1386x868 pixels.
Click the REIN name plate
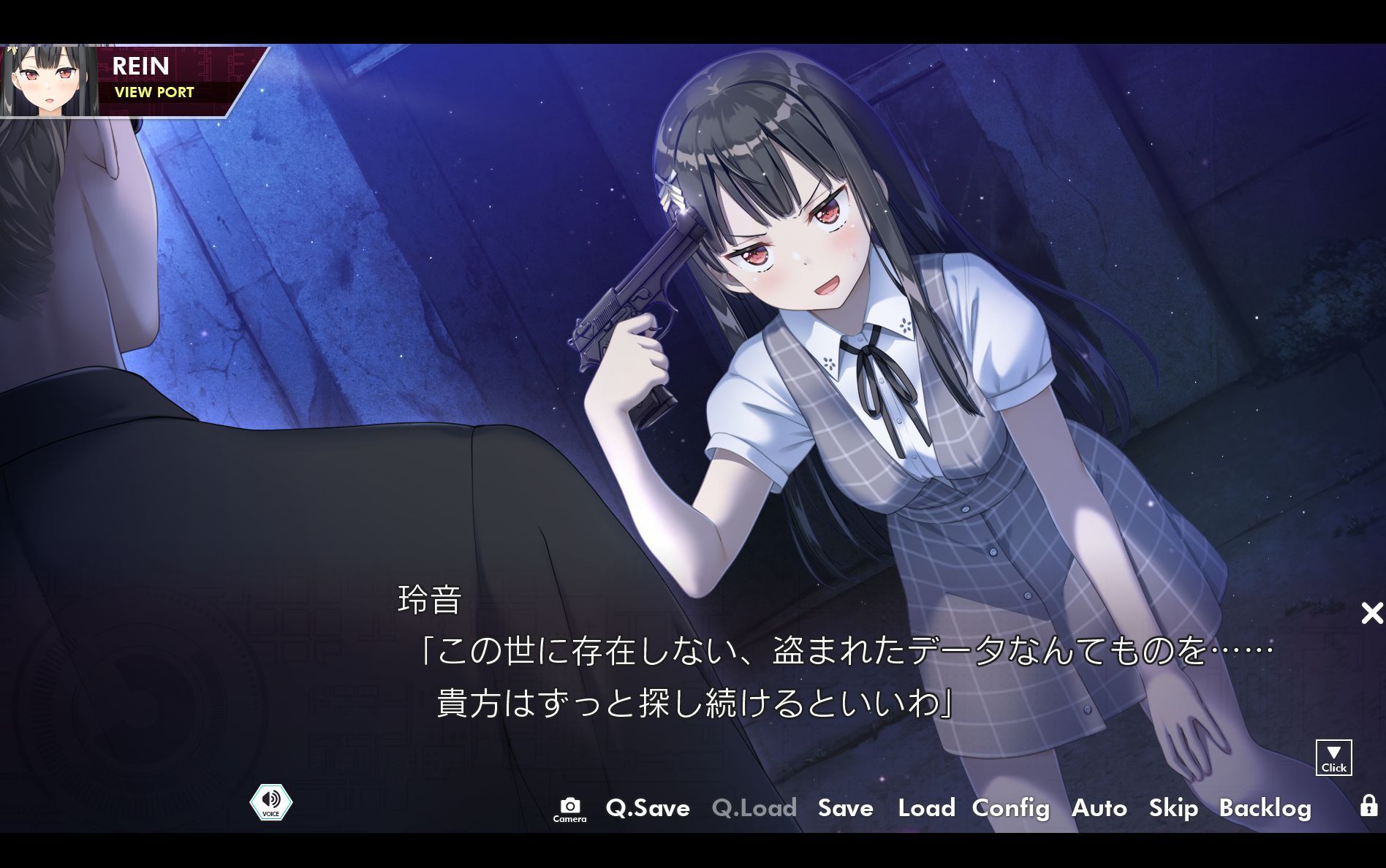click(x=142, y=66)
